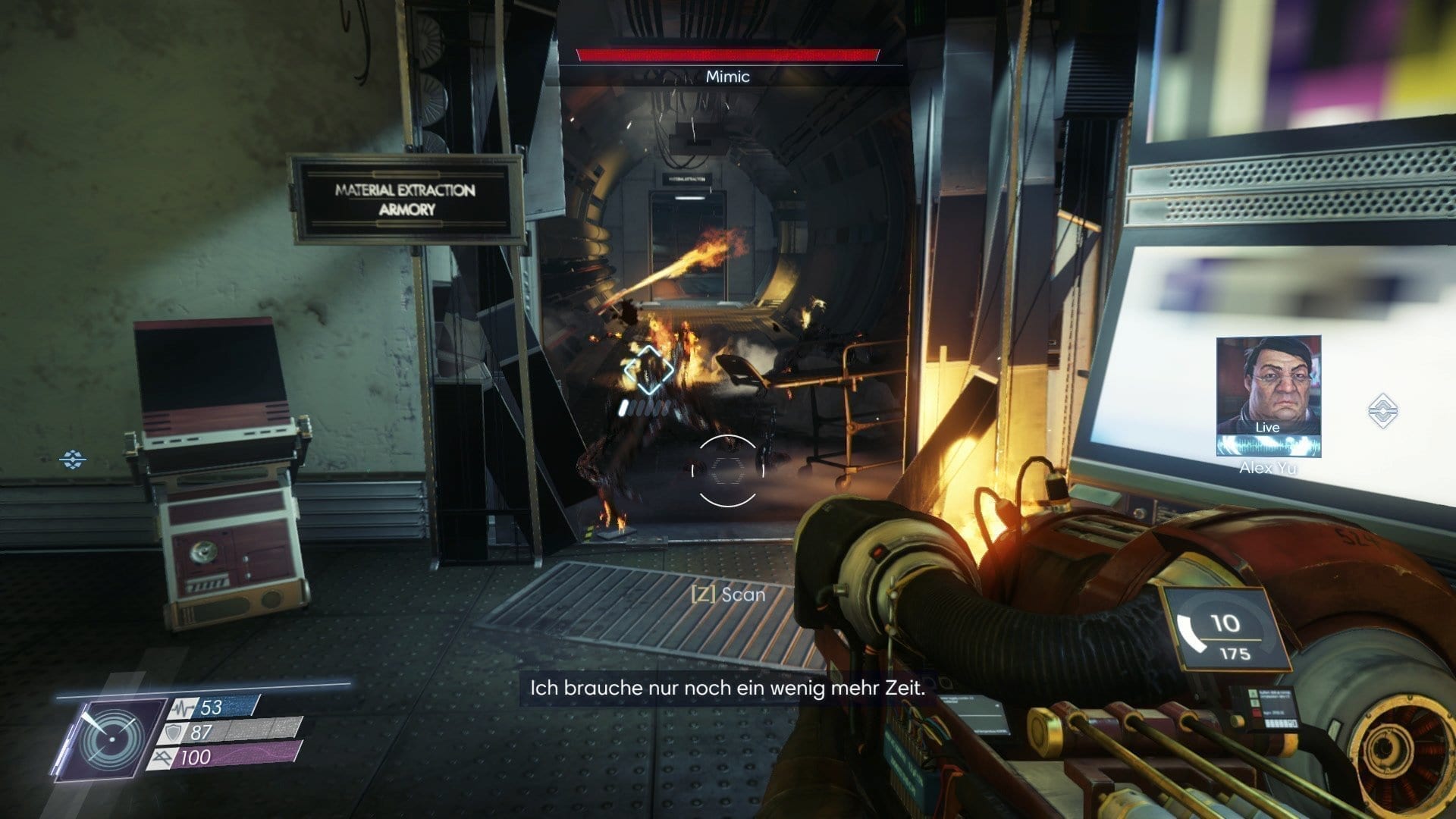Select the diamond scan target marker on the Mimic
The width and height of the screenshot is (1456, 819).
point(648,371)
